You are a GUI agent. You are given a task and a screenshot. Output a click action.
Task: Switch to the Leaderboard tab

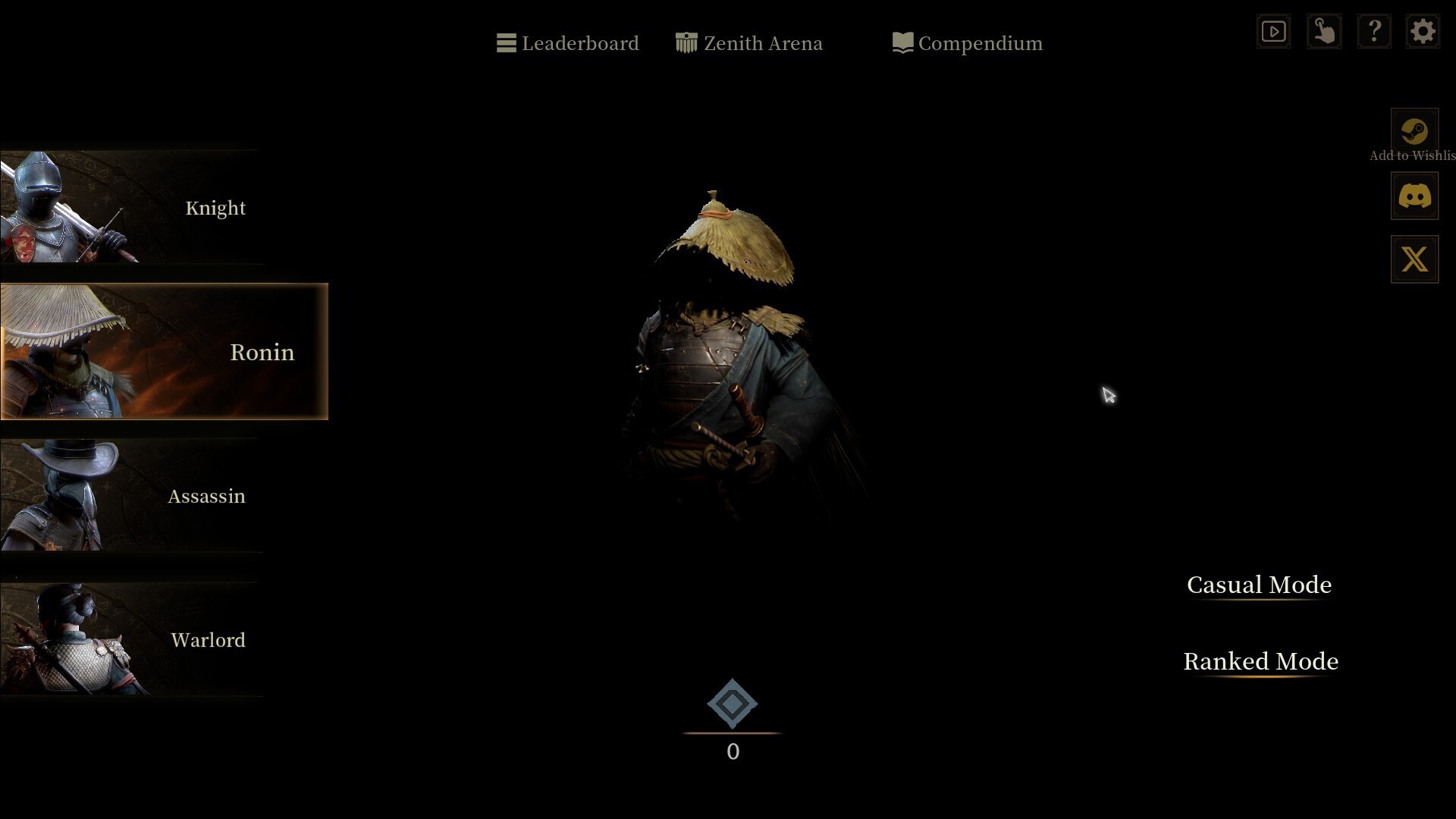(581, 43)
